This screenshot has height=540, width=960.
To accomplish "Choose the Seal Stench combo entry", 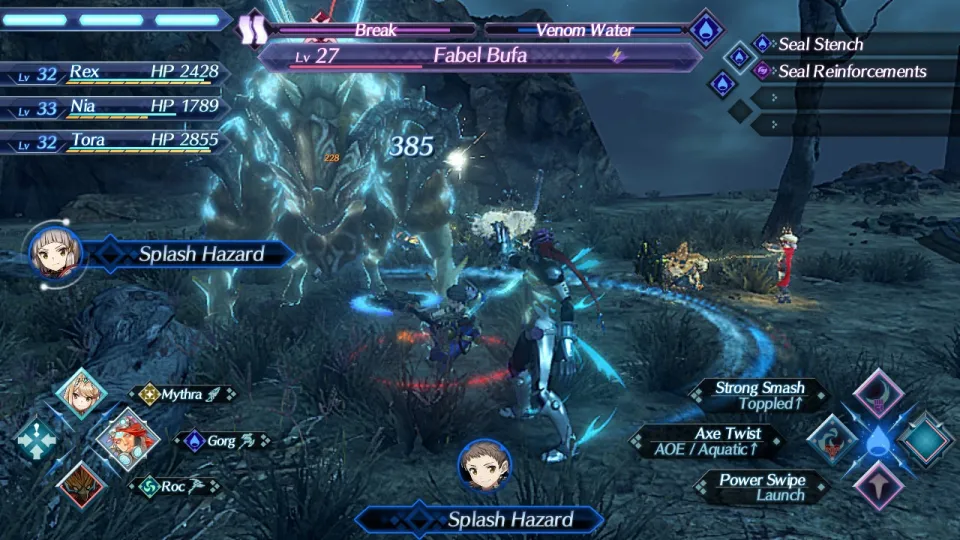I will tap(820, 44).
